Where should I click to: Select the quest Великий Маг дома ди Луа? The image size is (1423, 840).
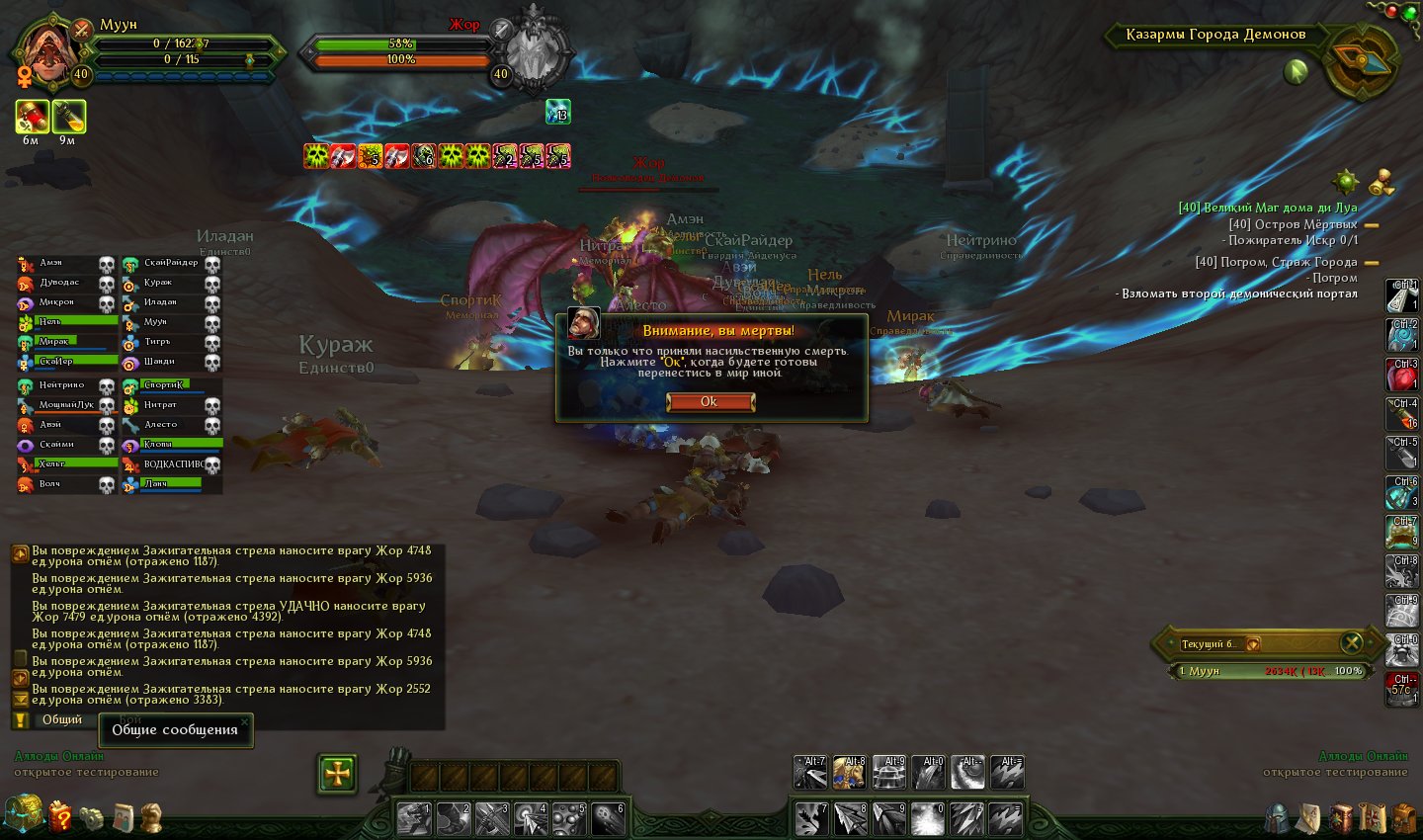pyautogui.click(x=1267, y=208)
